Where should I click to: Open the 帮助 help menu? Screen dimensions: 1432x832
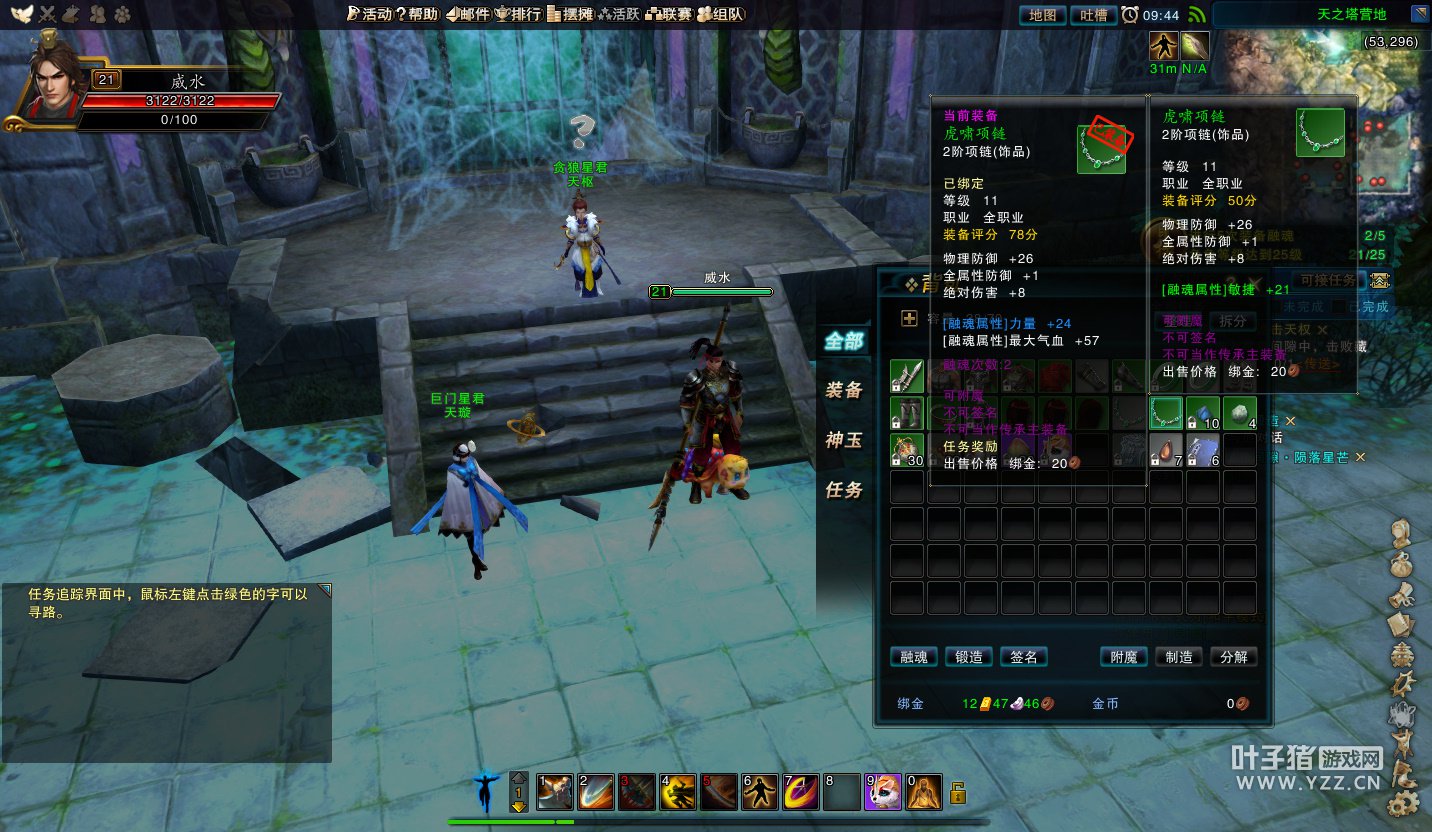click(x=417, y=14)
